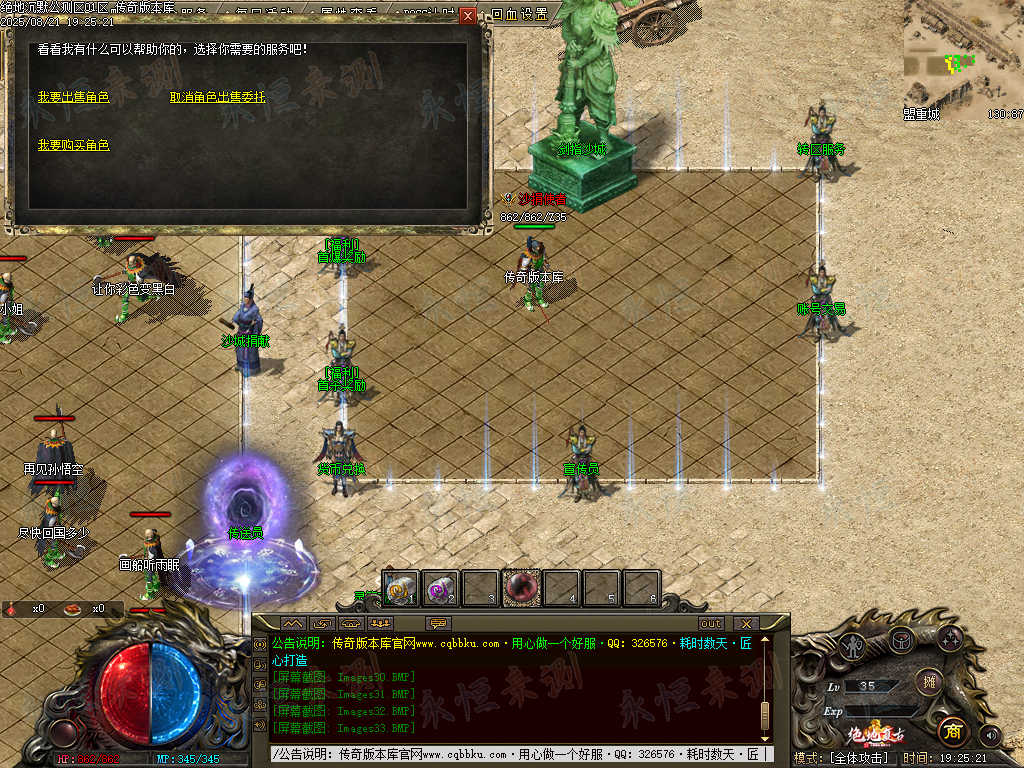Use the purple scroll in hotbar slot 2

(x=440, y=588)
